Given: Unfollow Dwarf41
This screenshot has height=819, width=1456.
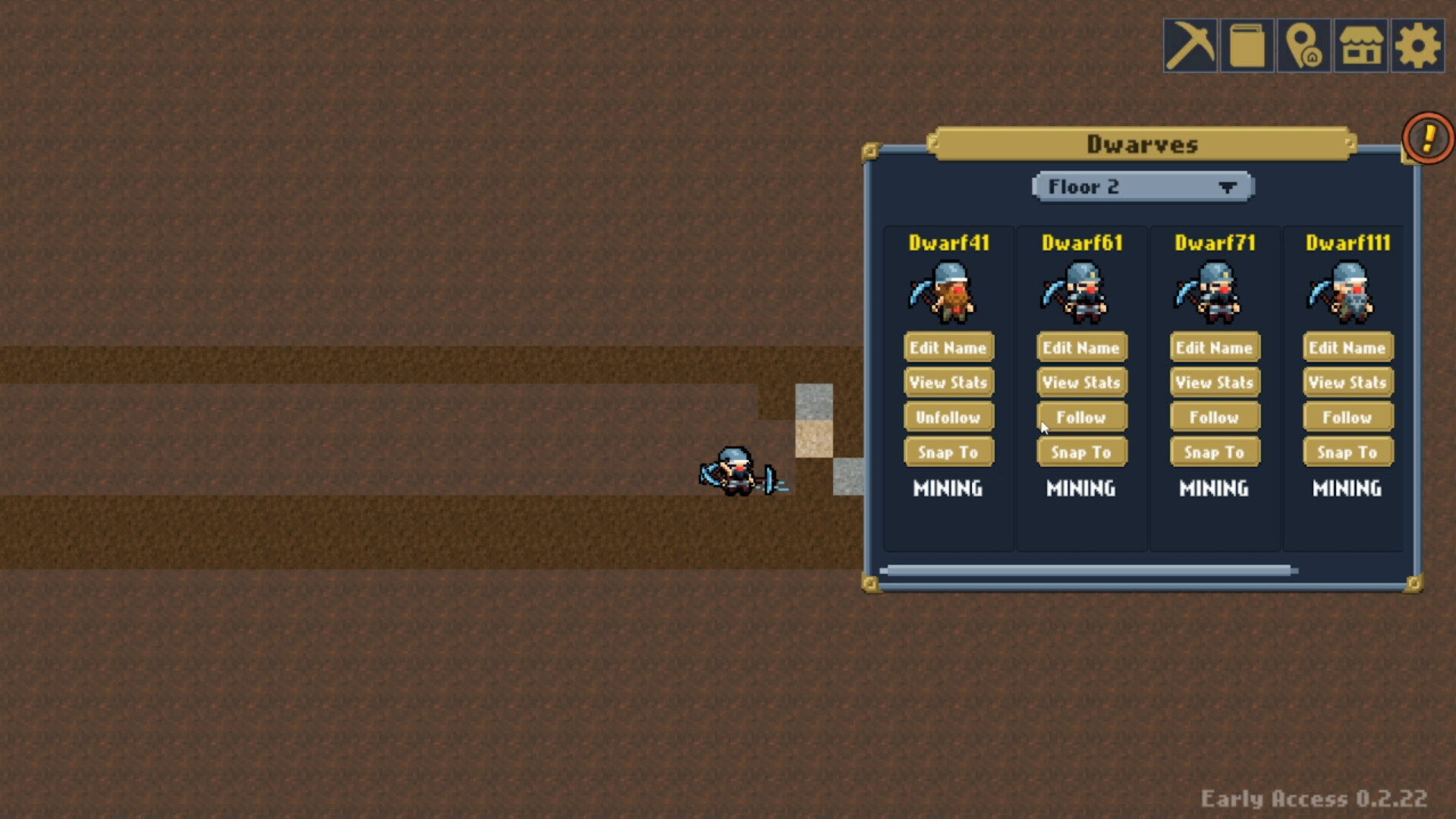Looking at the screenshot, I should click(x=948, y=417).
